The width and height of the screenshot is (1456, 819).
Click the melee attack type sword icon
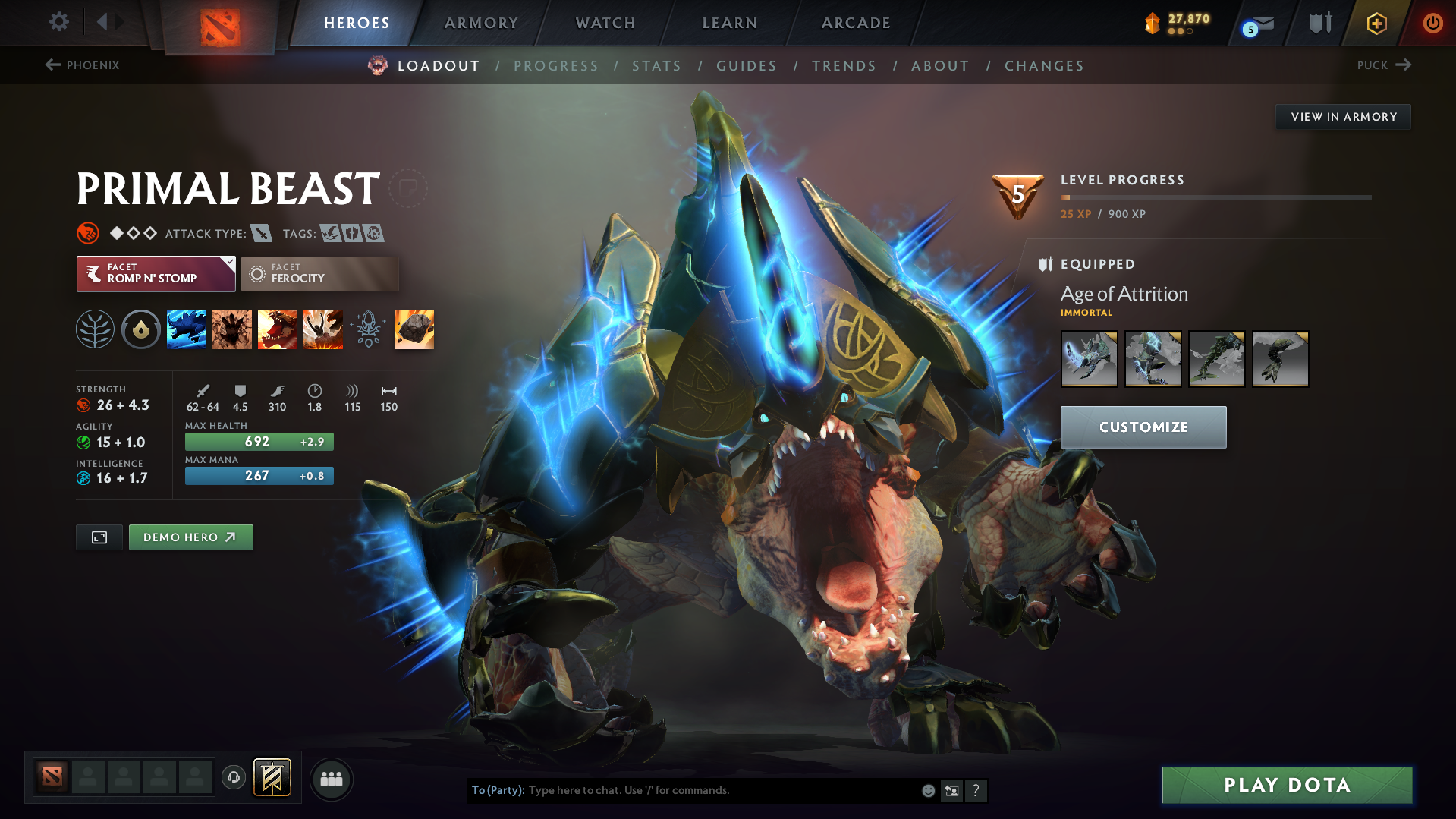[262, 234]
